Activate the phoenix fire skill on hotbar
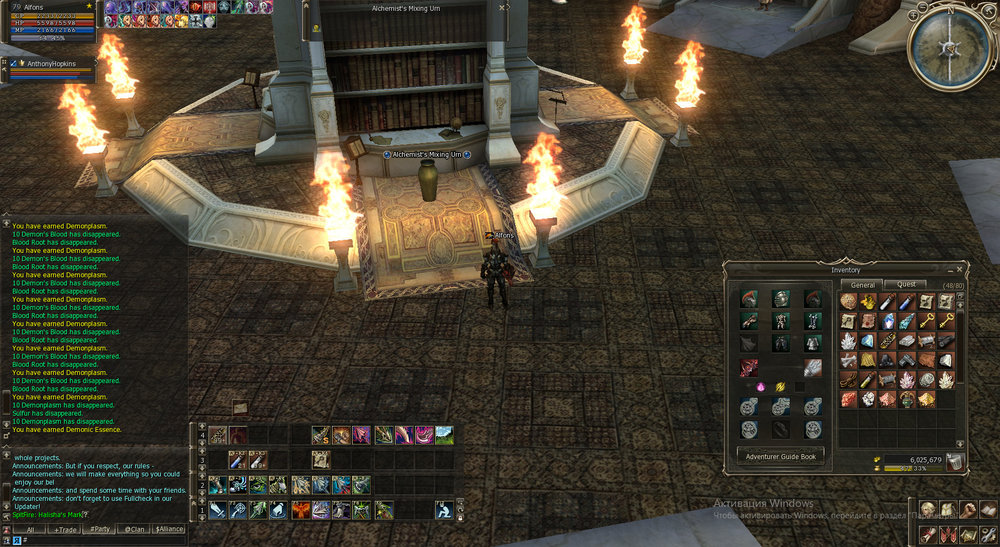The height and width of the screenshot is (547, 1000). point(300,510)
